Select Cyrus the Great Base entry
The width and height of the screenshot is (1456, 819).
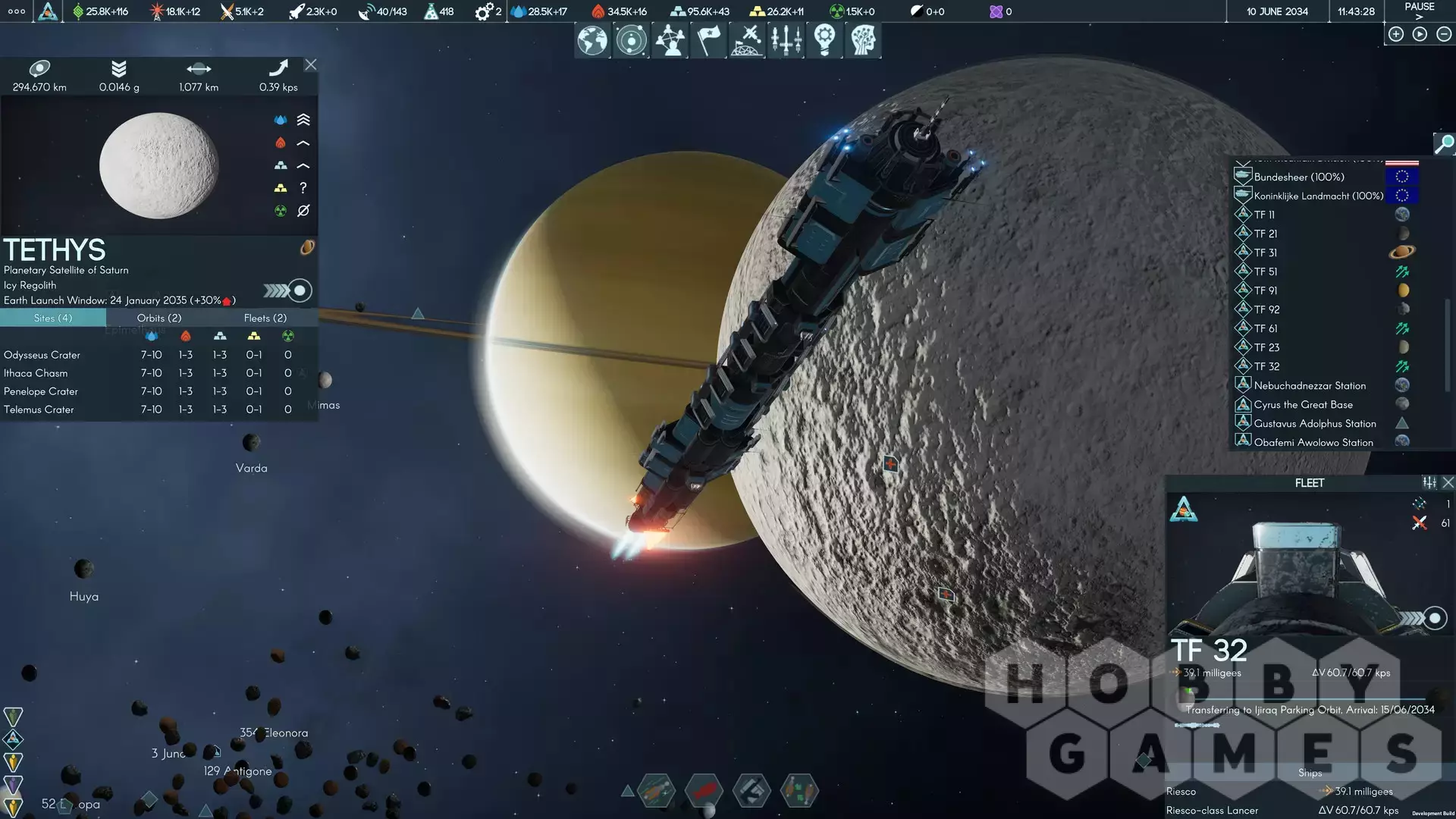click(1303, 404)
